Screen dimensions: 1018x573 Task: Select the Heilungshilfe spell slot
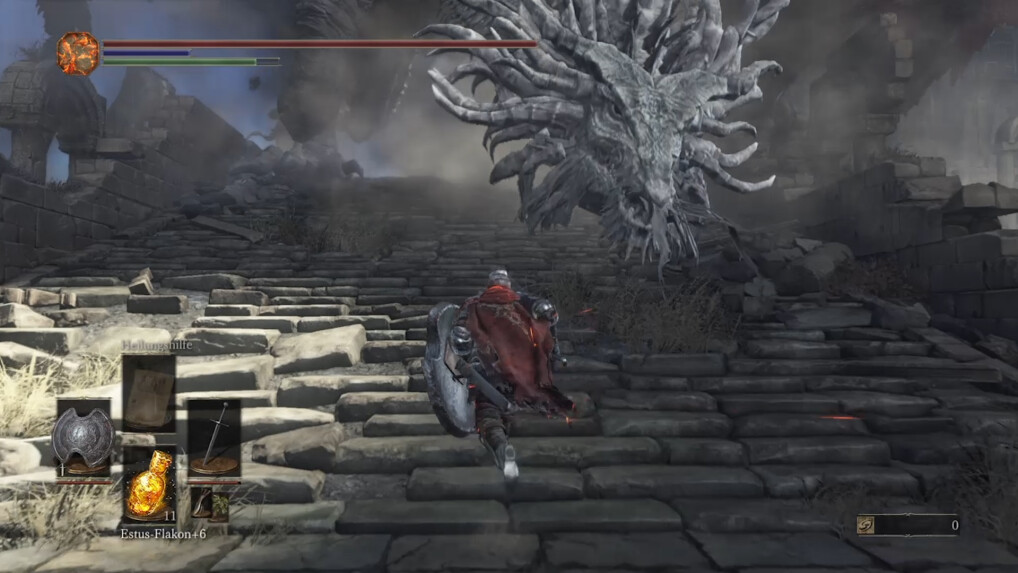(148, 393)
